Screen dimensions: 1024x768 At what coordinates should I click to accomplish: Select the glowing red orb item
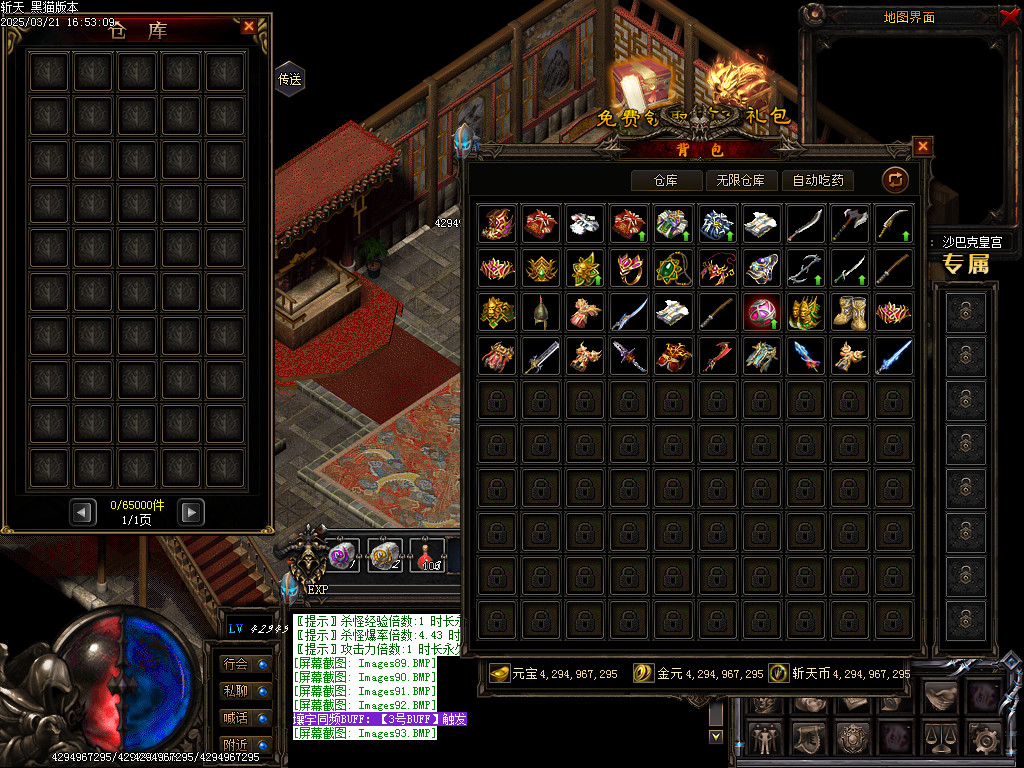click(x=761, y=312)
